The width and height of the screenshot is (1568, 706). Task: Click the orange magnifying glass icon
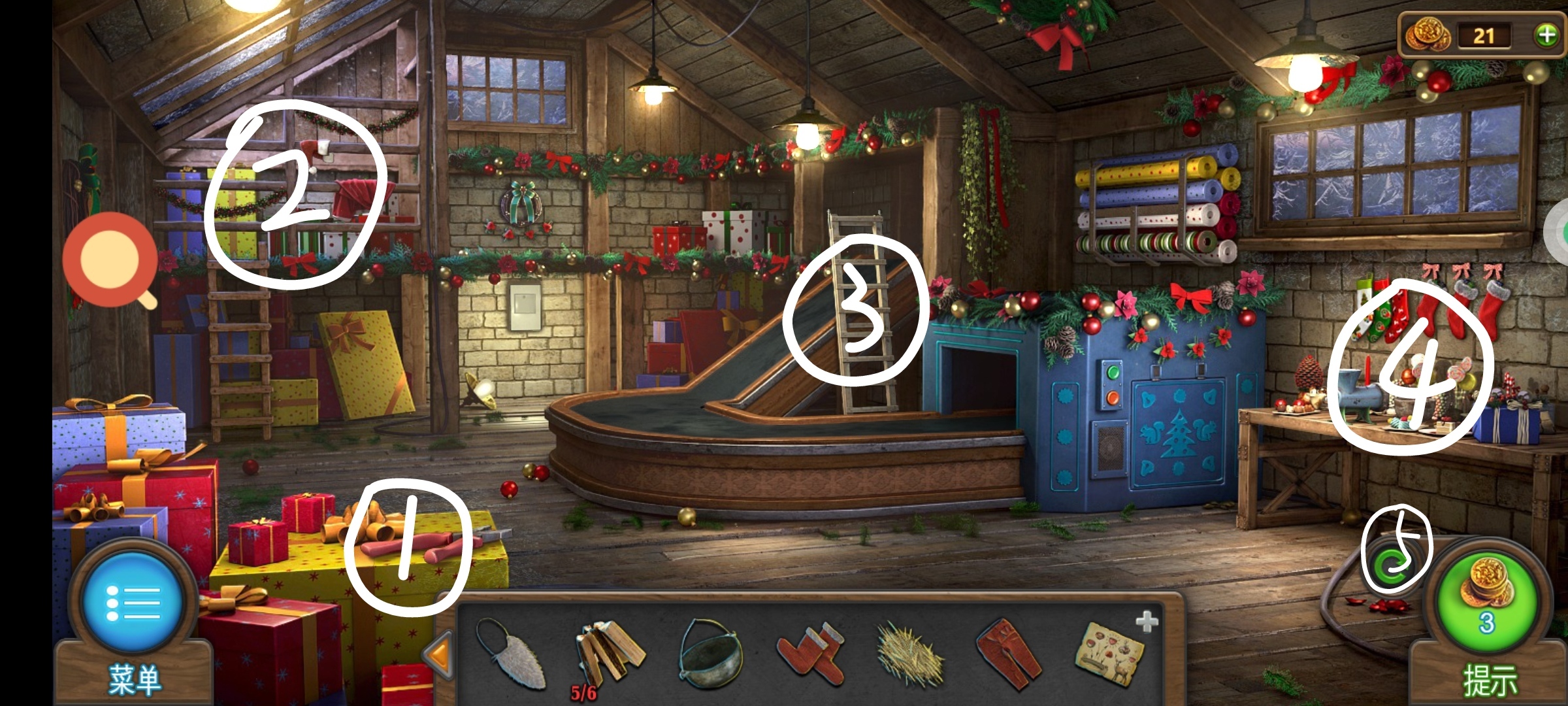[110, 260]
